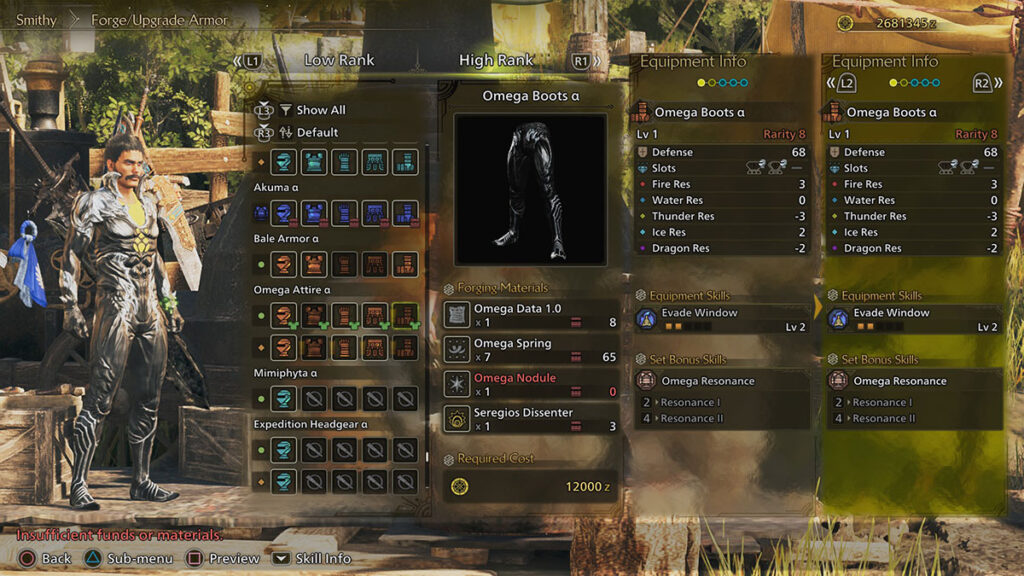Select the blue Akuma α helmet slot
Viewport: 1024px width, 576px height.
285,212
